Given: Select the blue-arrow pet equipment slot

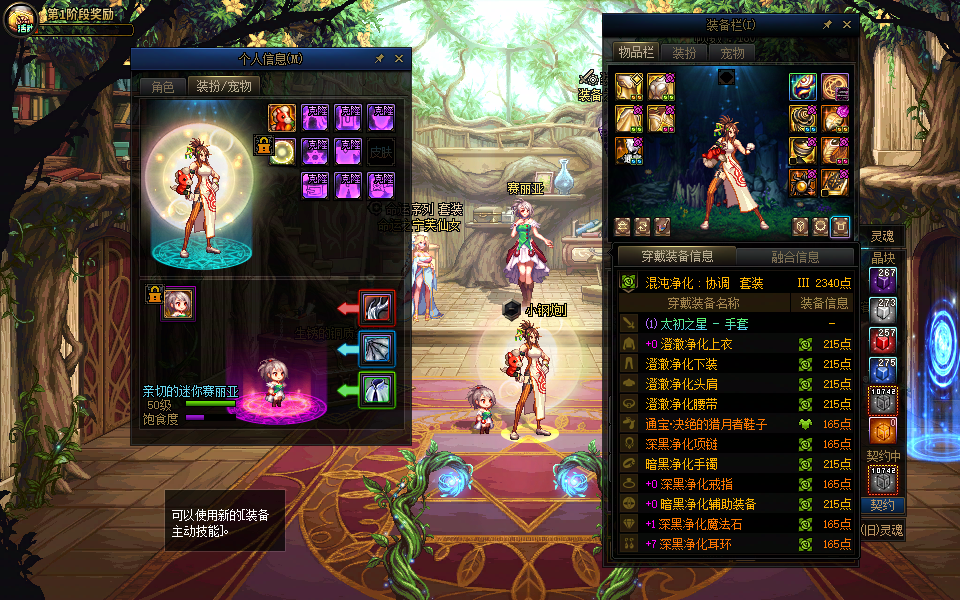Looking at the screenshot, I should [x=377, y=349].
